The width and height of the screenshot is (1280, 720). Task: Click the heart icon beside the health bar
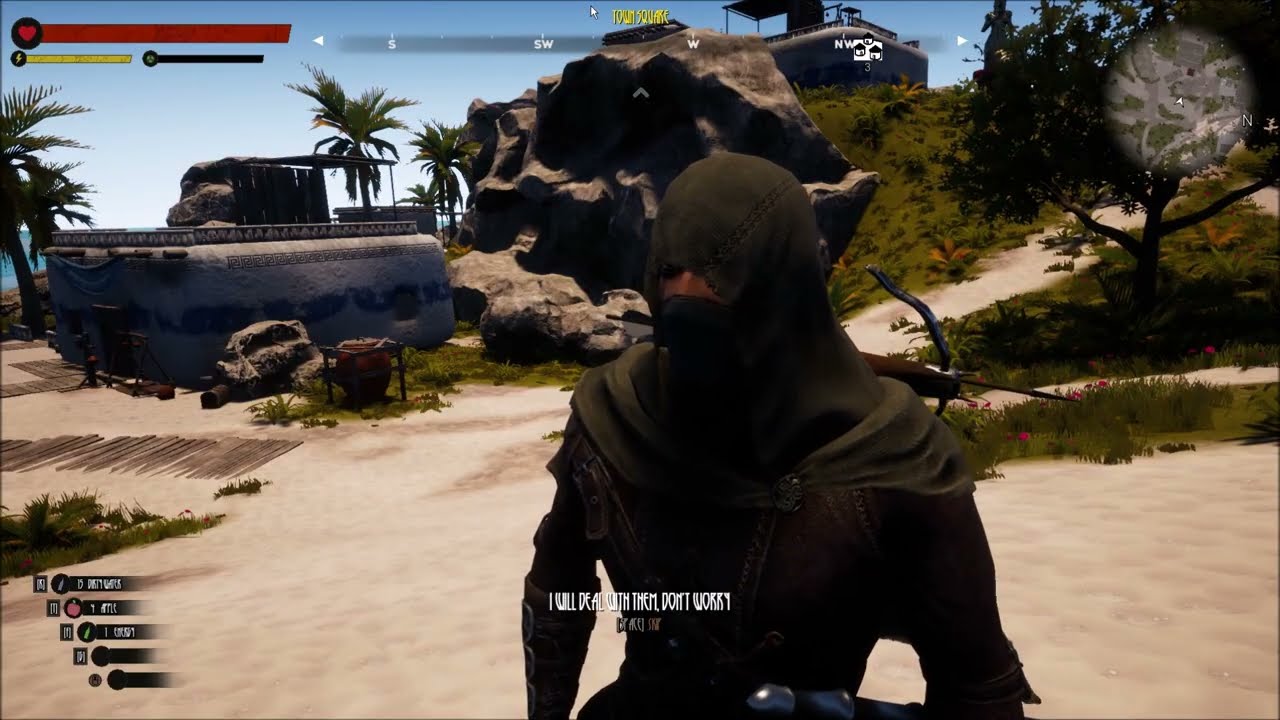[26, 33]
